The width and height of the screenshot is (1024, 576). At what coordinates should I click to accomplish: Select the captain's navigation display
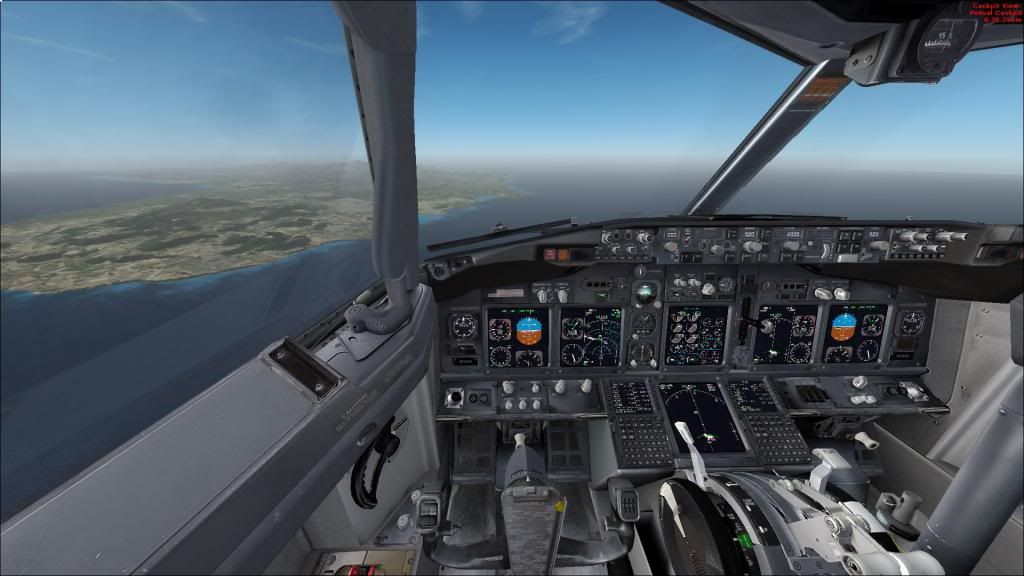point(590,336)
